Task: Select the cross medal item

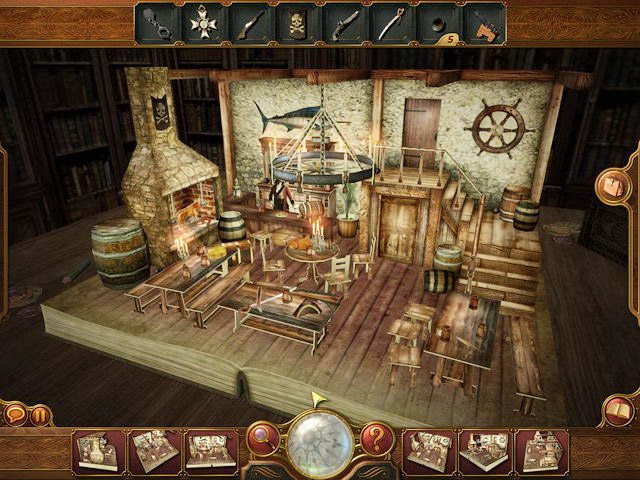Action: (x=202, y=22)
